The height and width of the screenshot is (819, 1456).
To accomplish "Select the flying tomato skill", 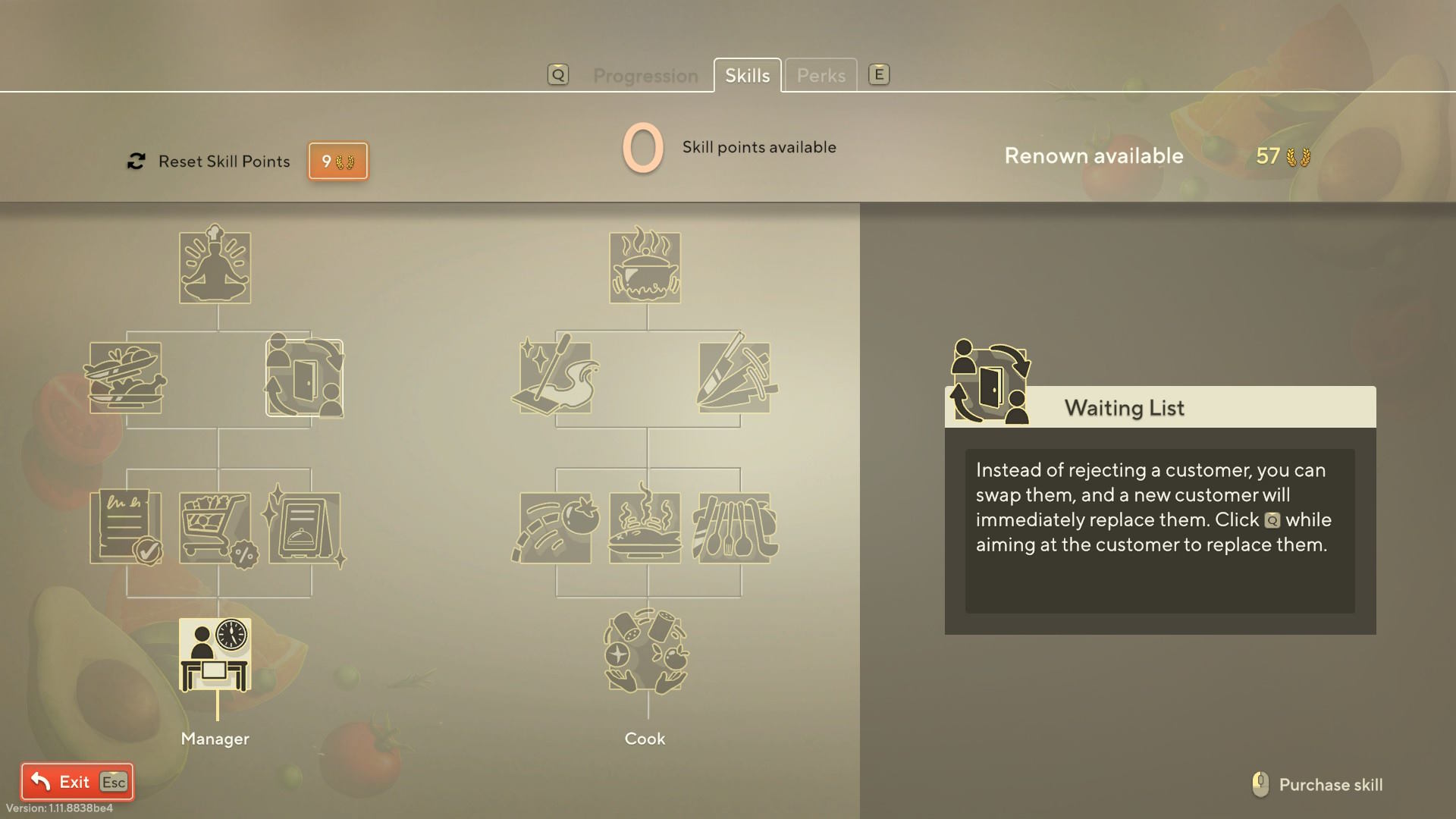I will 556,528.
